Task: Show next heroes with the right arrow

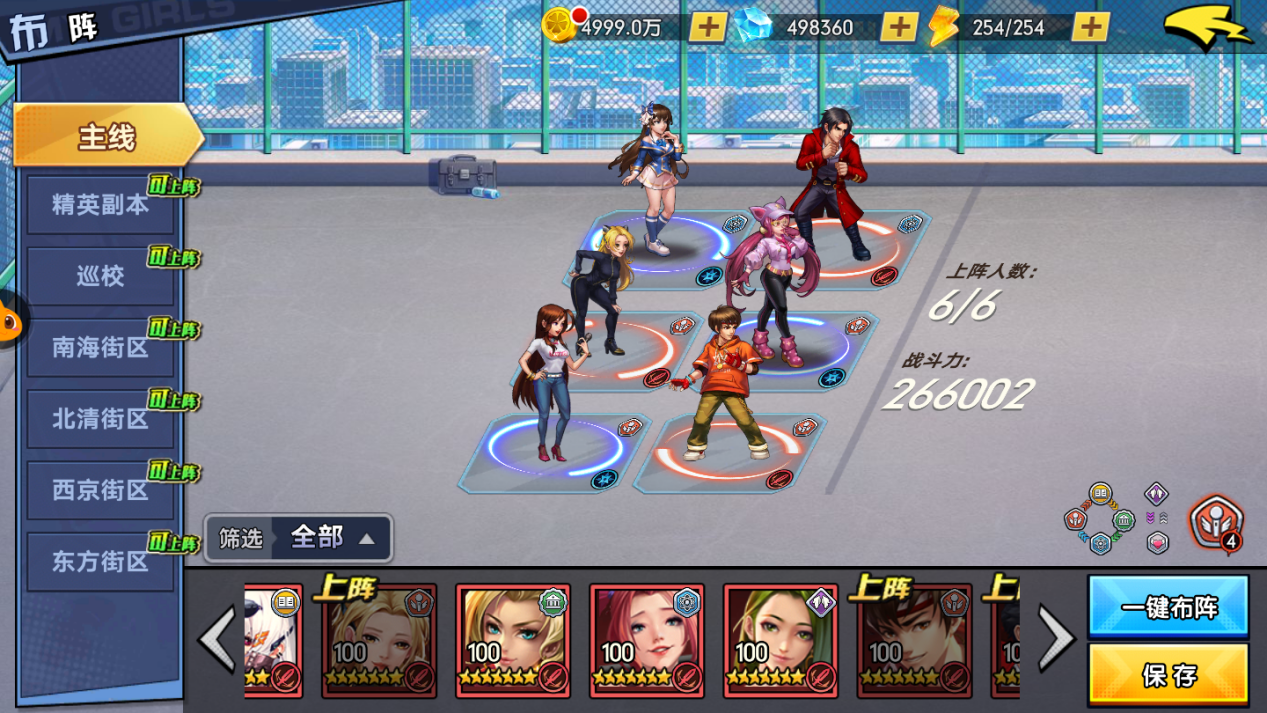Action: click(x=1056, y=638)
